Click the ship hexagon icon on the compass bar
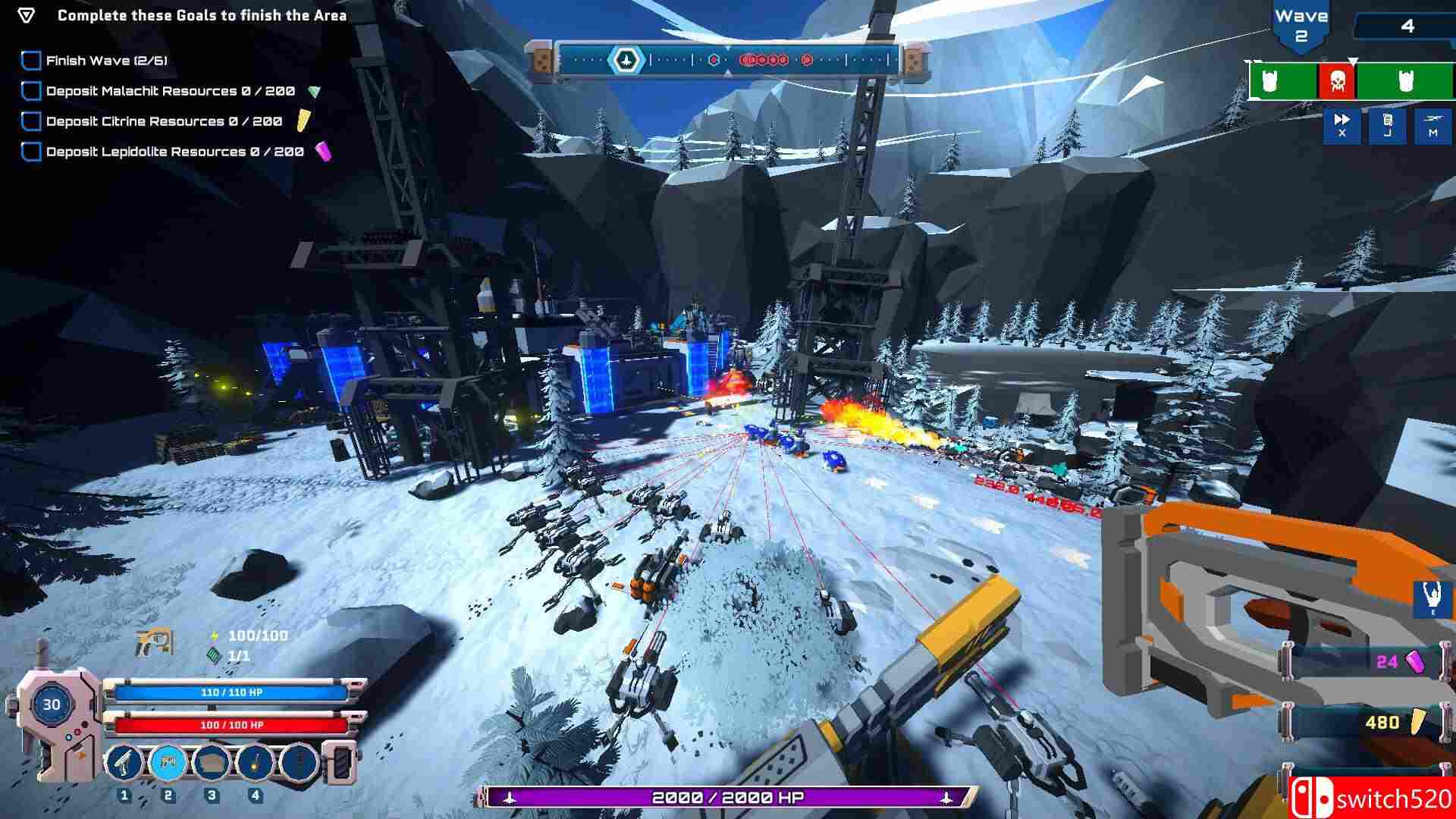 (626, 60)
